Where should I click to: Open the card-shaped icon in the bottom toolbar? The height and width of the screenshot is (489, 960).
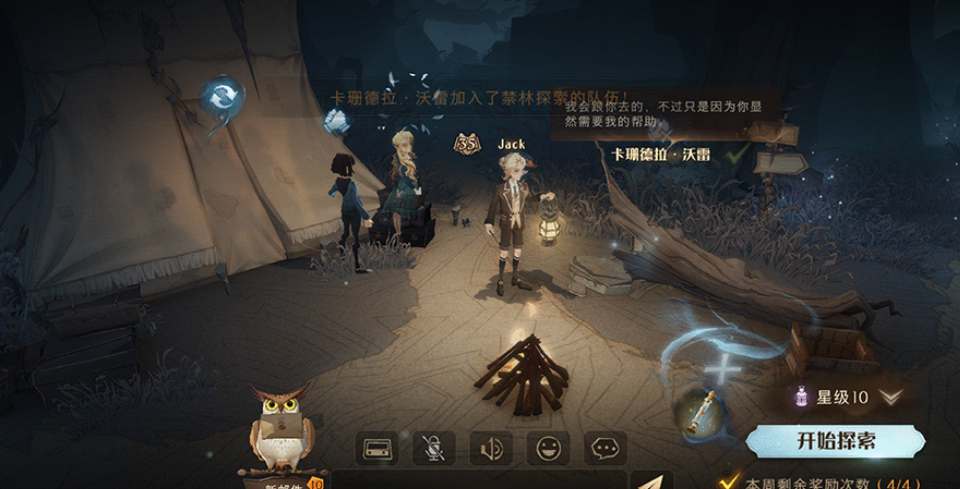pos(377,448)
